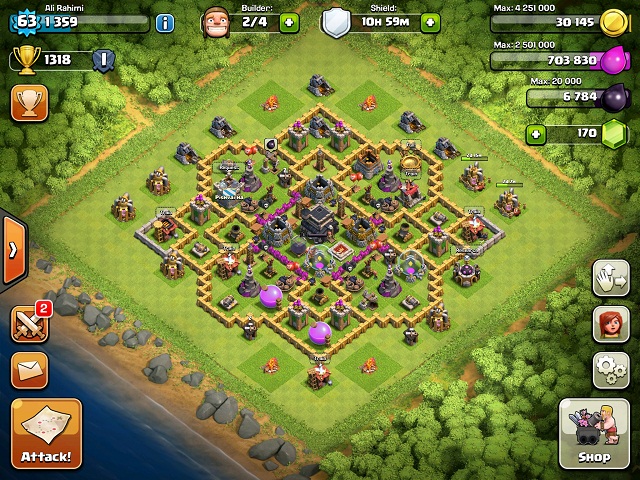Screen dimensions: 640x480
Task: Open the trophy leaderboard button
Action: 29,103
